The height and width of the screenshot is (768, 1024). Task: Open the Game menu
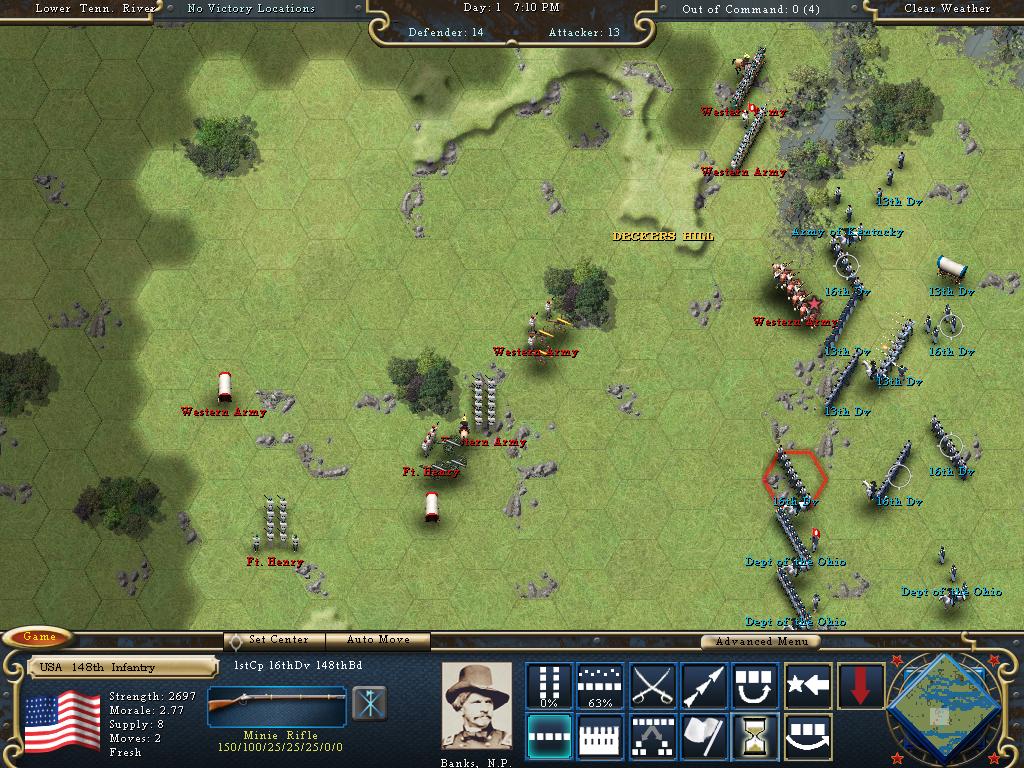[39, 637]
